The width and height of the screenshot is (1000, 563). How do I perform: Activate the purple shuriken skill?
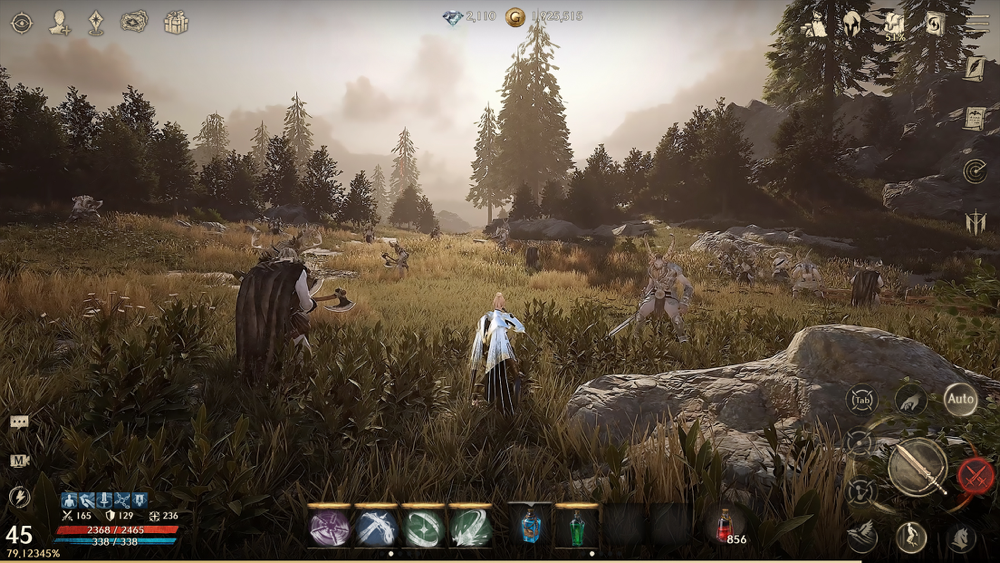330,527
